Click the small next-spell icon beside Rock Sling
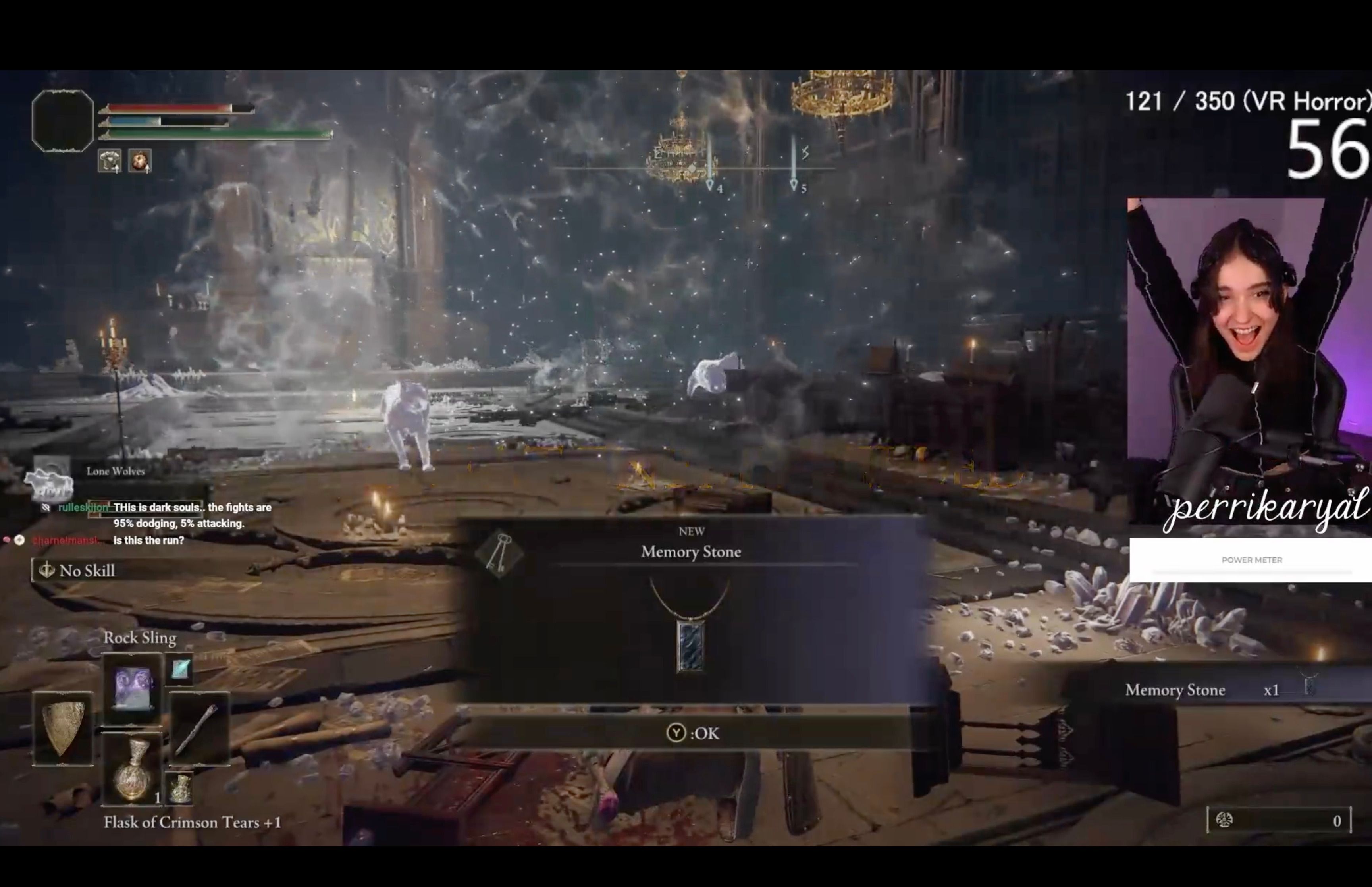The width and height of the screenshot is (1372, 887). [181, 669]
